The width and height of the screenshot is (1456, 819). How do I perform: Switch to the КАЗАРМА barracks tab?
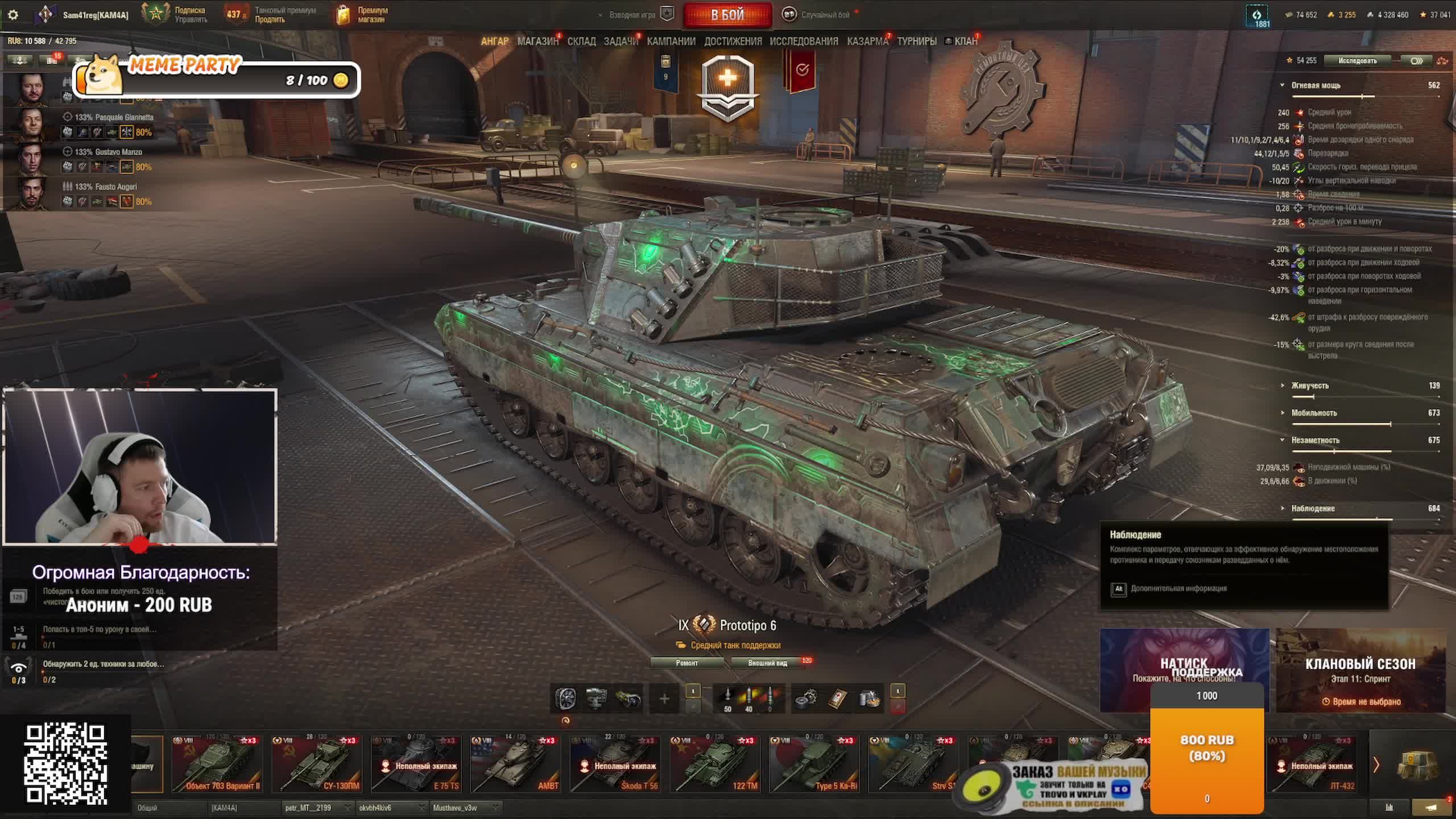point(867,42)
